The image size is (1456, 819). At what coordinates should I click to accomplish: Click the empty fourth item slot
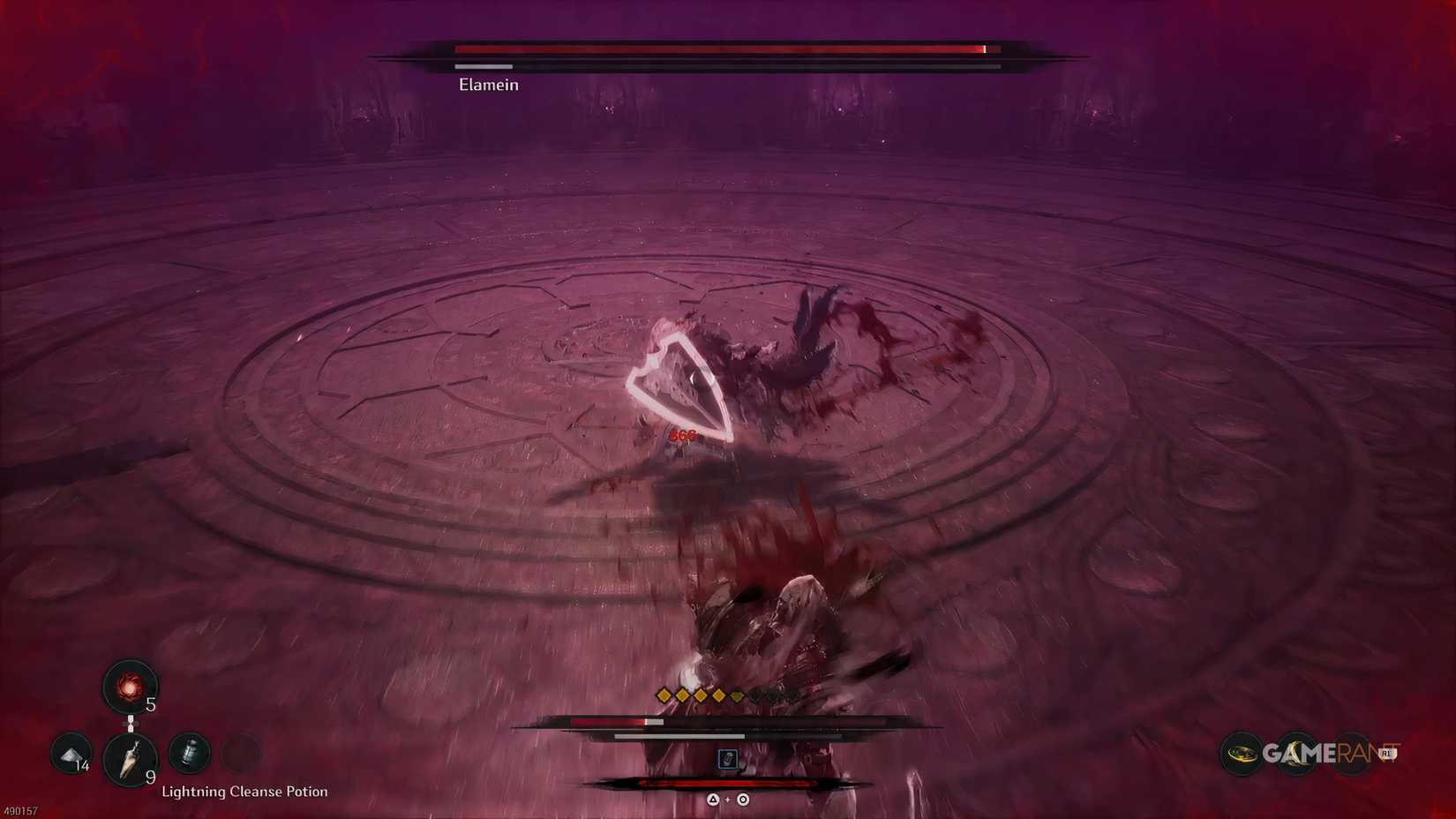(242, 754)
